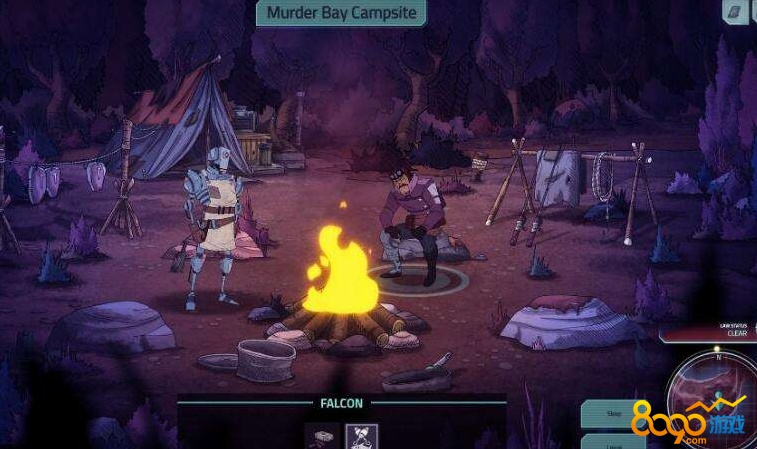Select the crate item slot under Falcon

(321, 437)
